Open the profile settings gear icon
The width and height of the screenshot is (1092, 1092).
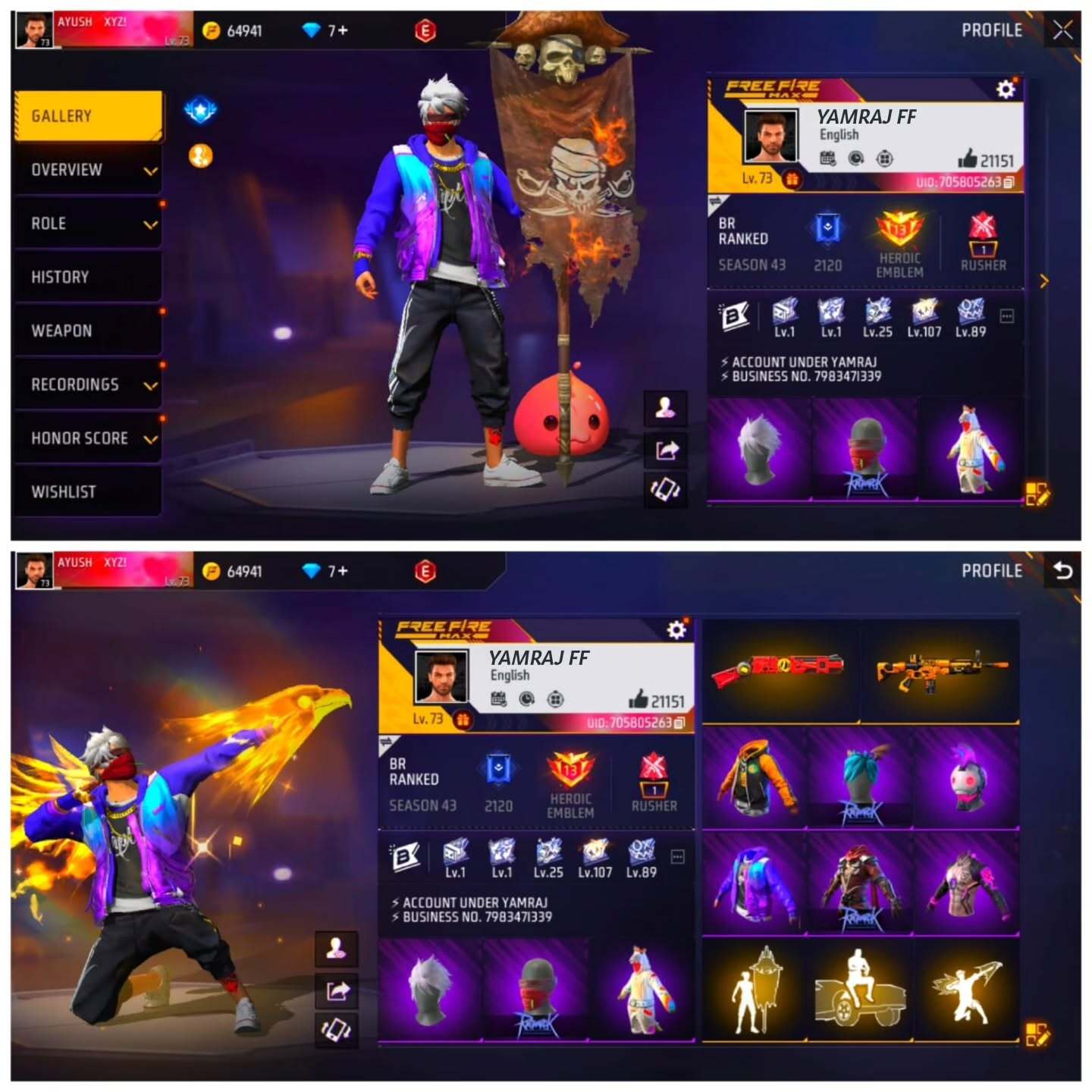pyautogui.click(x=1006, y=89)
